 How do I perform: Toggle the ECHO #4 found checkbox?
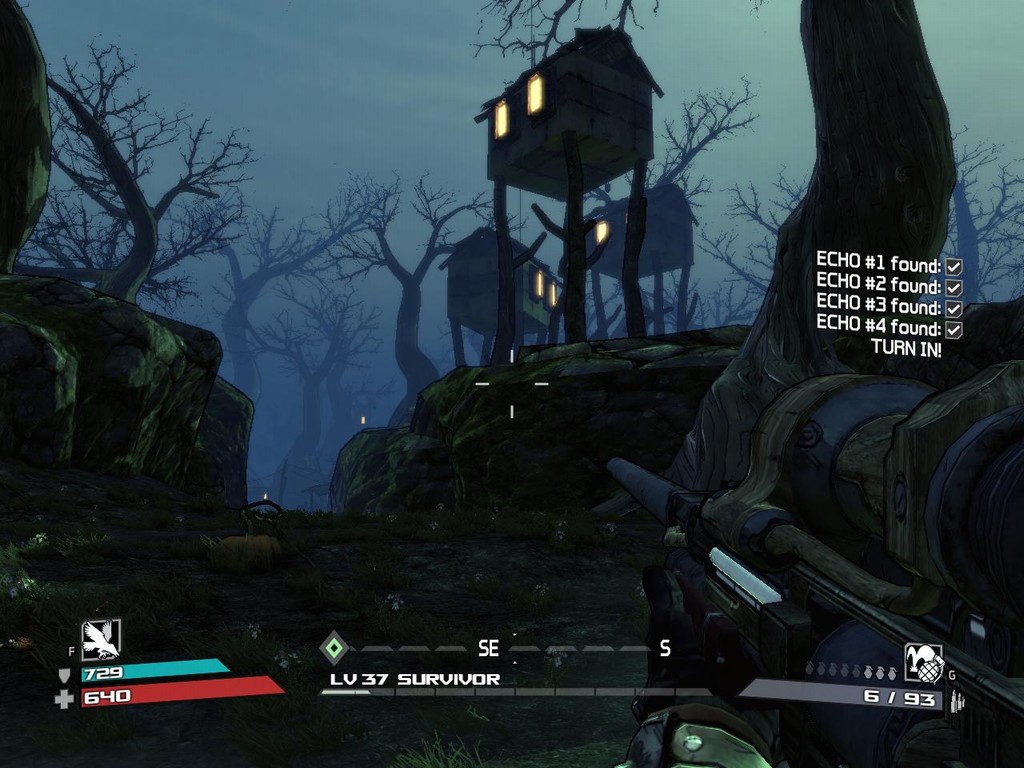[954, 329]
